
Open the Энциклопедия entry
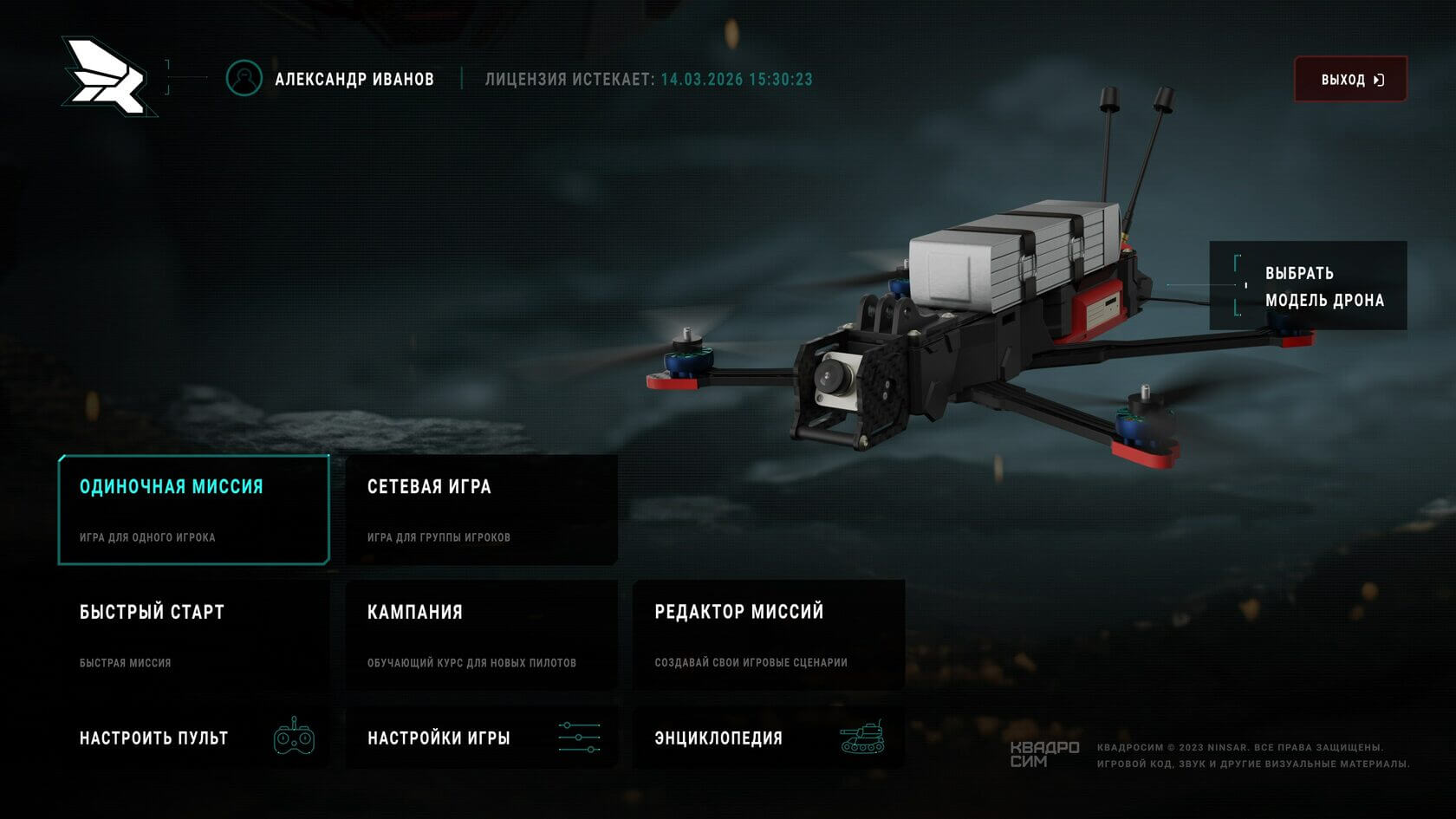[x=769, y=738]
